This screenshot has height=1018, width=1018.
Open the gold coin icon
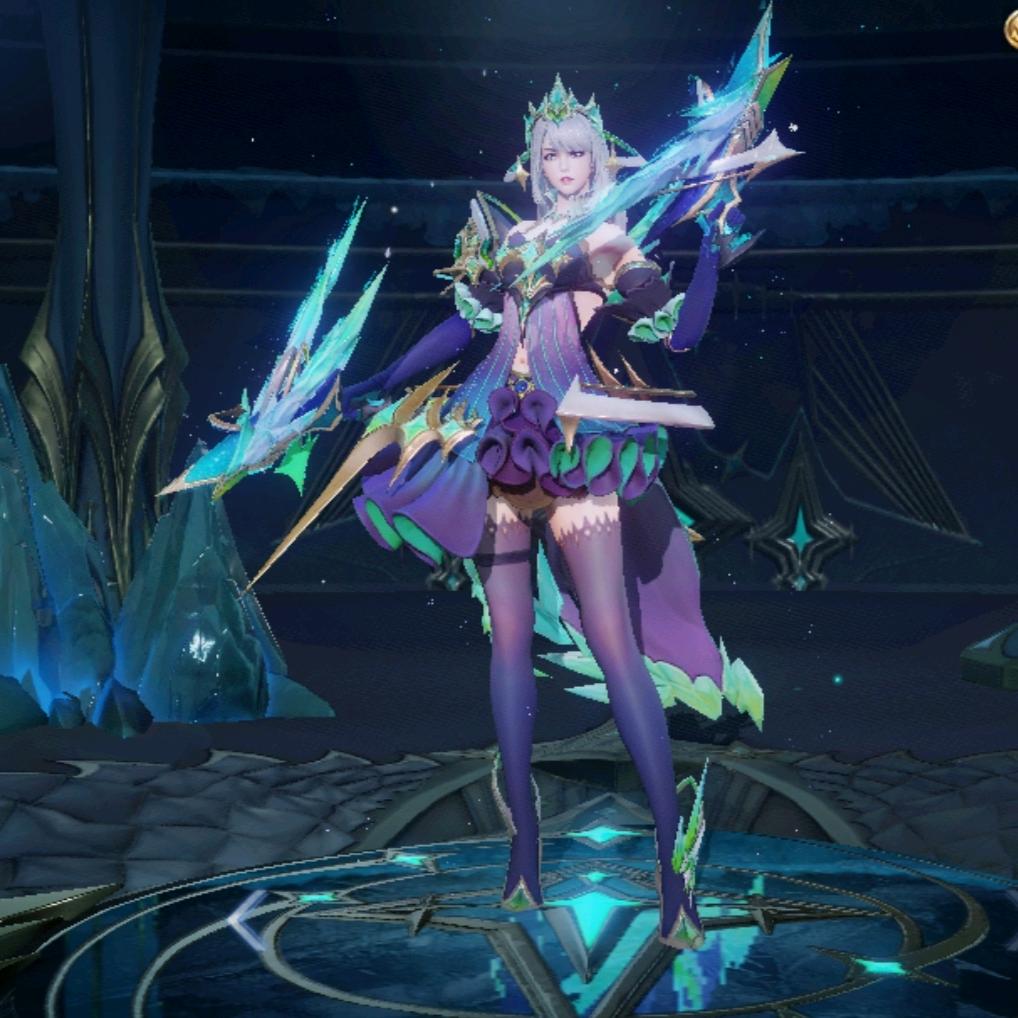point(1011,30)
